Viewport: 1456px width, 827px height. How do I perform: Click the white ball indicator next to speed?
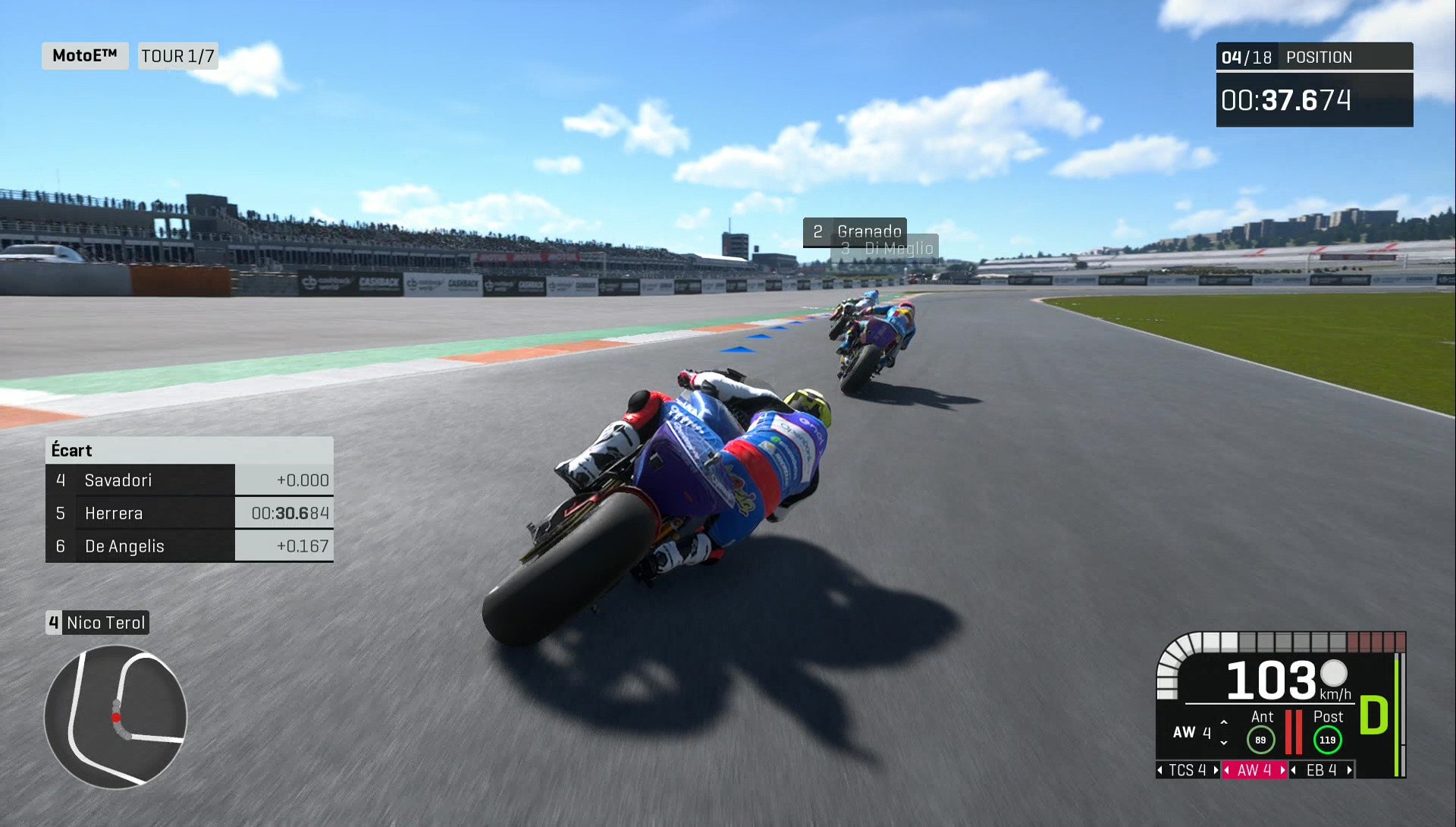click(x=1334, y=674)
